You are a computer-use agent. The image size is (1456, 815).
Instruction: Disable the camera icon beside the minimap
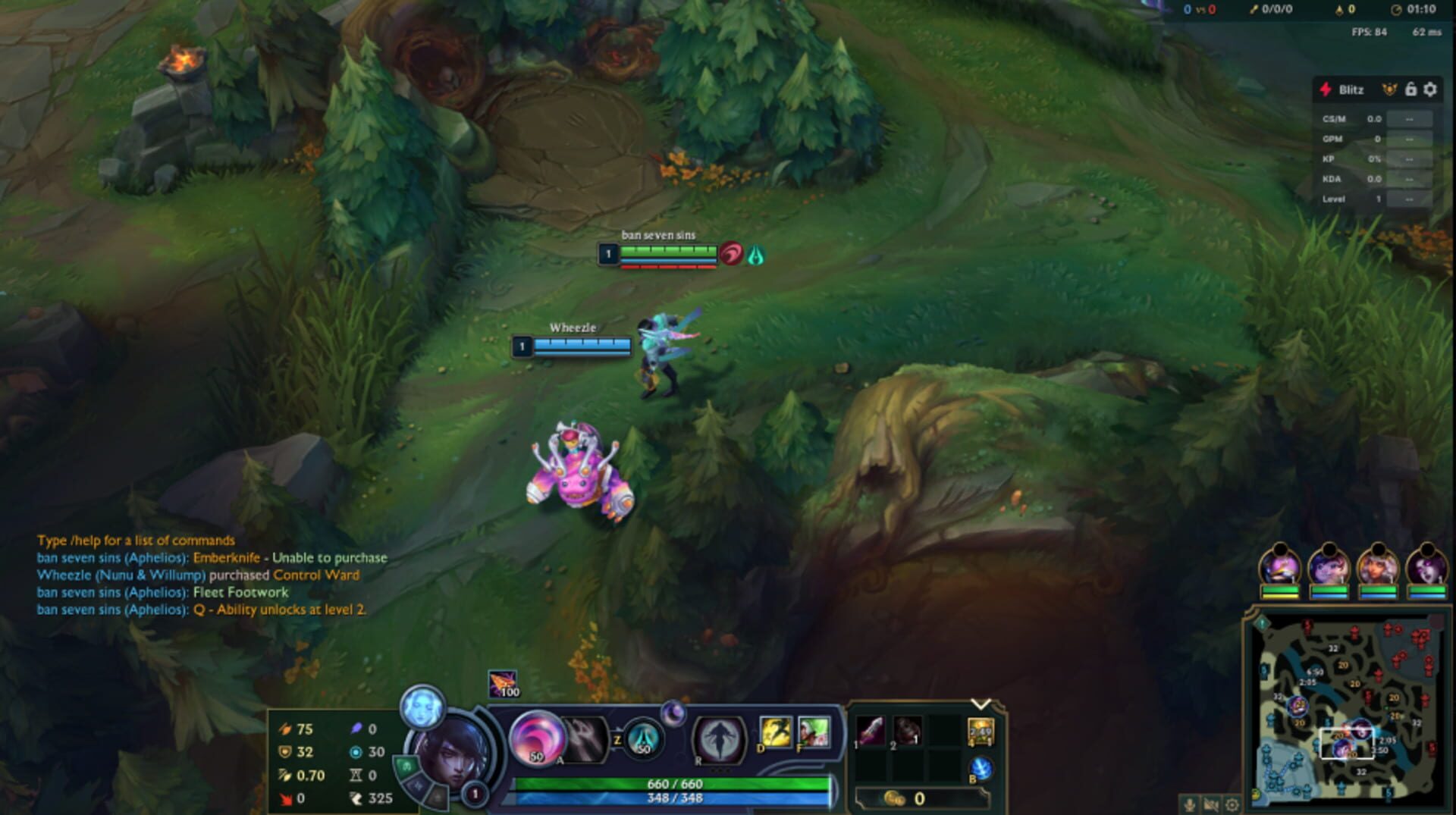tap(1211, 805)
